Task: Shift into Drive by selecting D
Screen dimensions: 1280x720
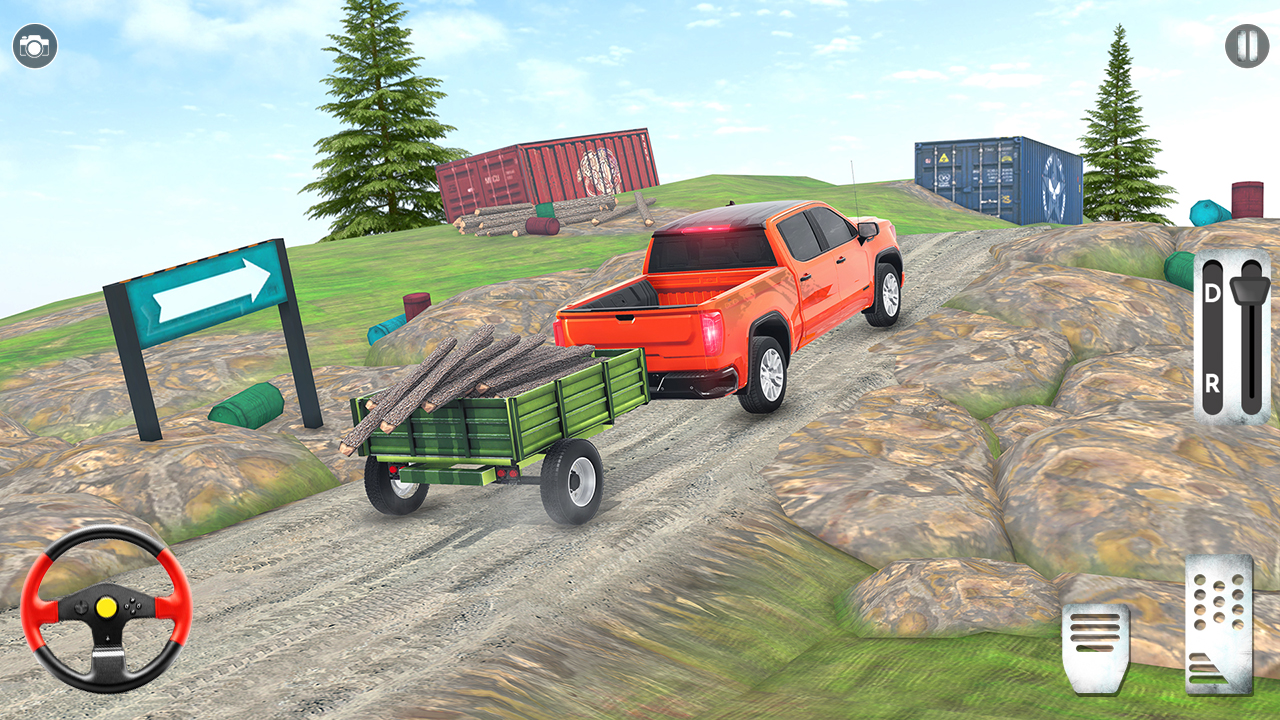Action: 1212,293
